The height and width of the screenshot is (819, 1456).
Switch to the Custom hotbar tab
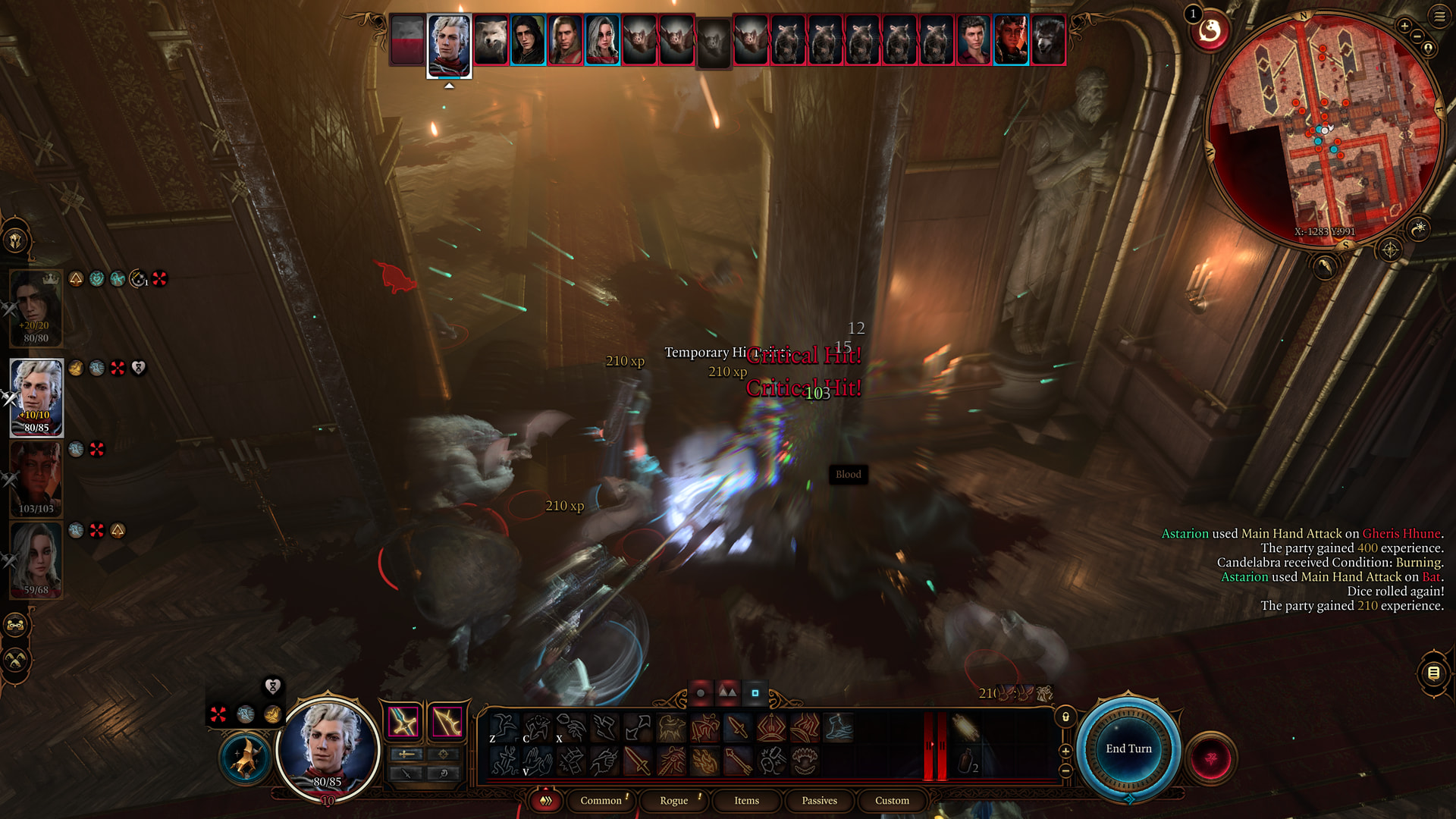click(x=892, y=800)
